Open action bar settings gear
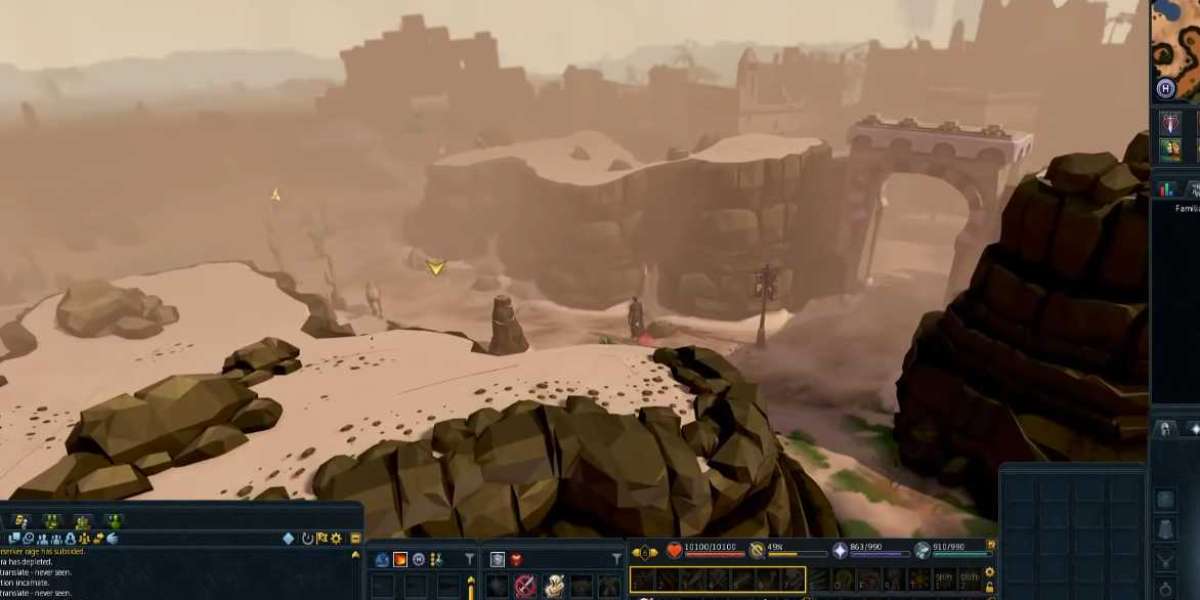 [990, 572]
